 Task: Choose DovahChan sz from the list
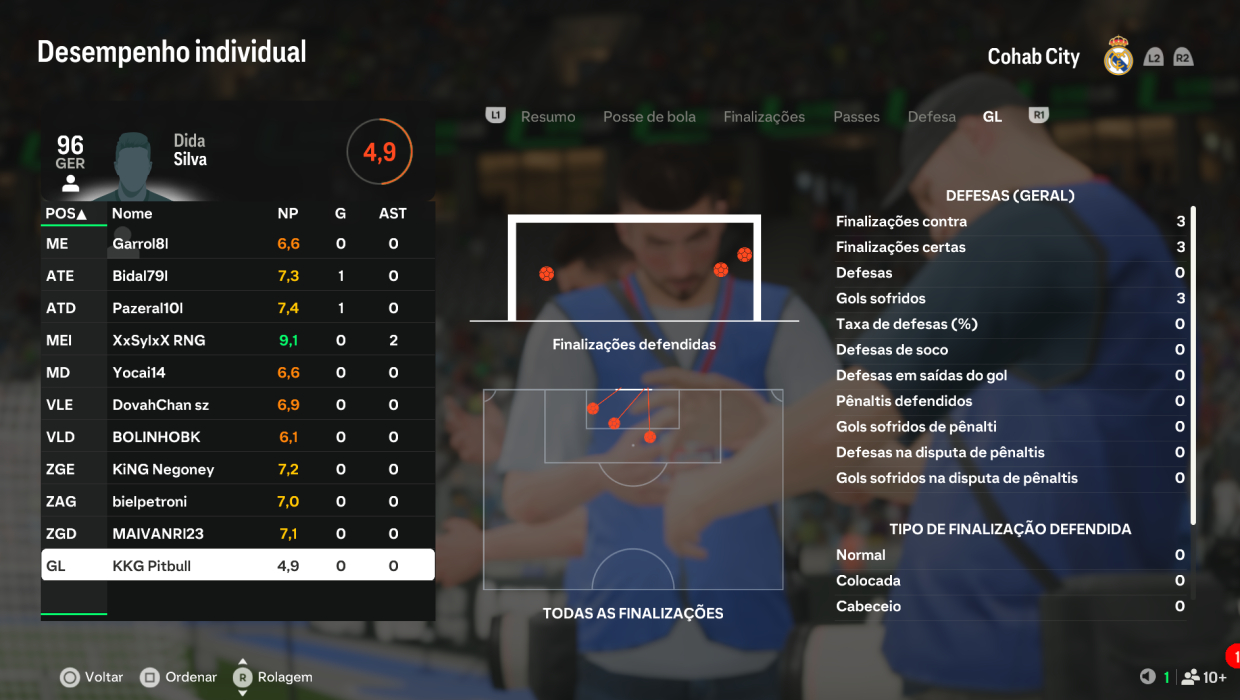[238, 405]
